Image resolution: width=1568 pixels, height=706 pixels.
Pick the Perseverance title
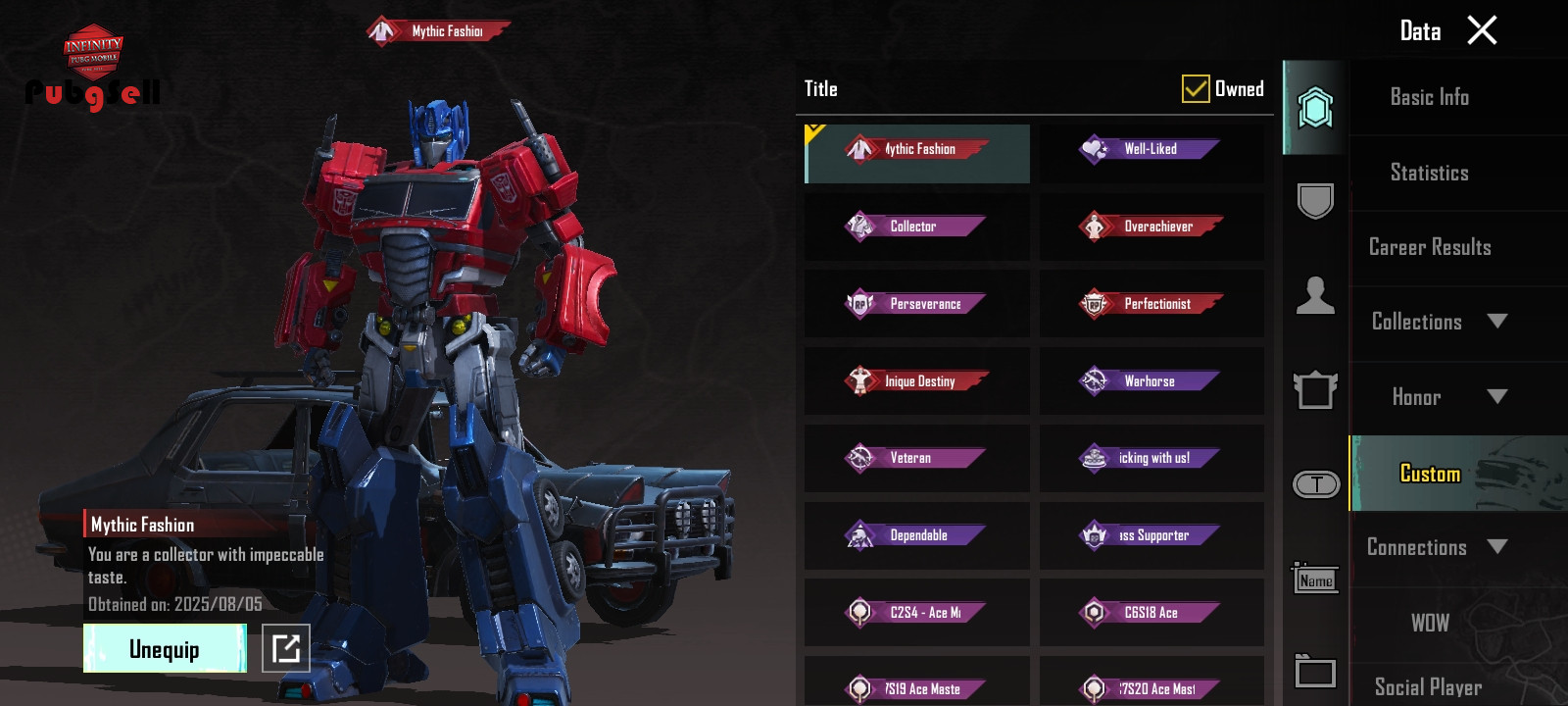916,304
